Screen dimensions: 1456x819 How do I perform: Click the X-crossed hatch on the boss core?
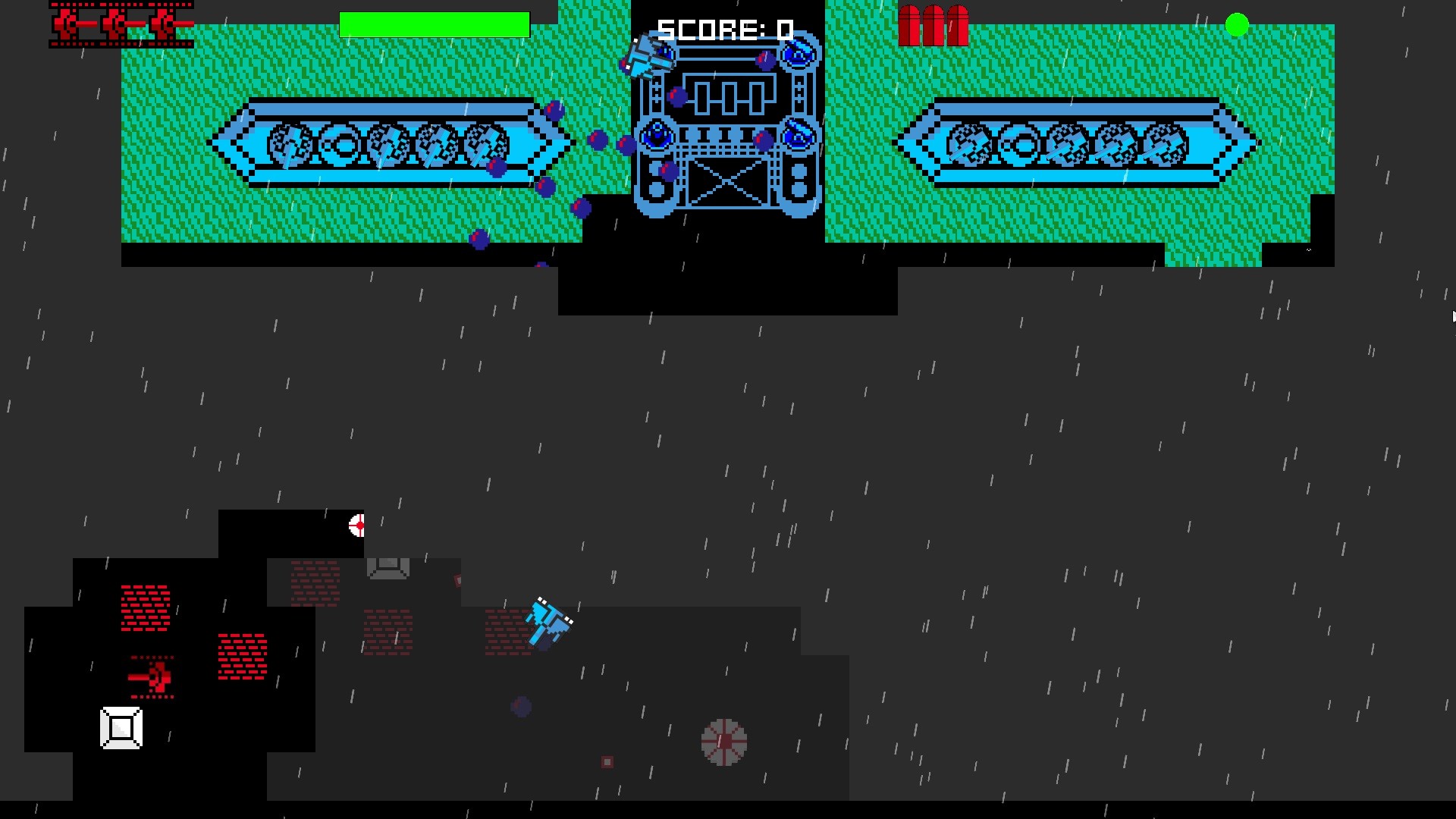tap(728, 180)
